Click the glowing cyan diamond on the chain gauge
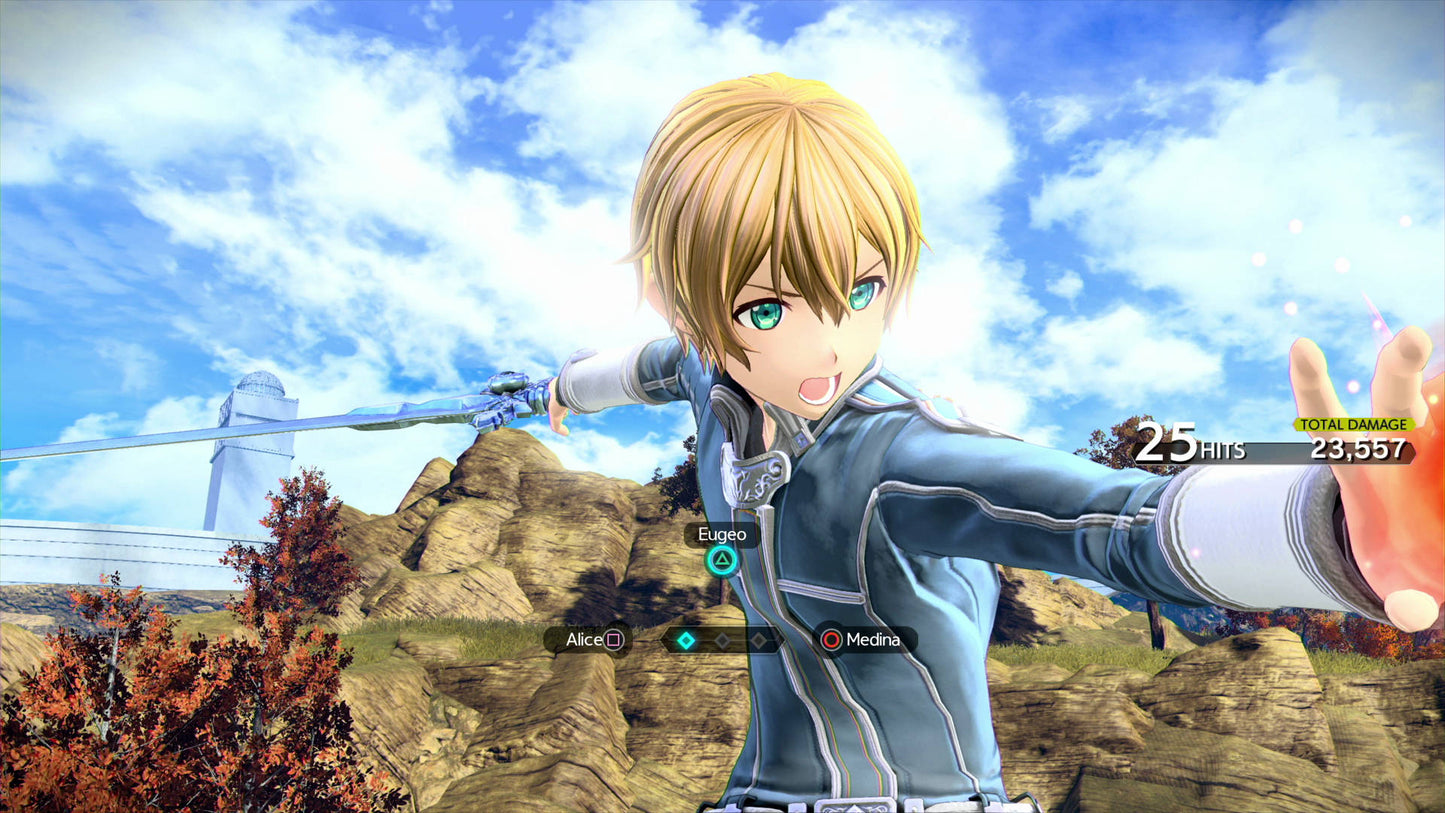 (685, 638)
